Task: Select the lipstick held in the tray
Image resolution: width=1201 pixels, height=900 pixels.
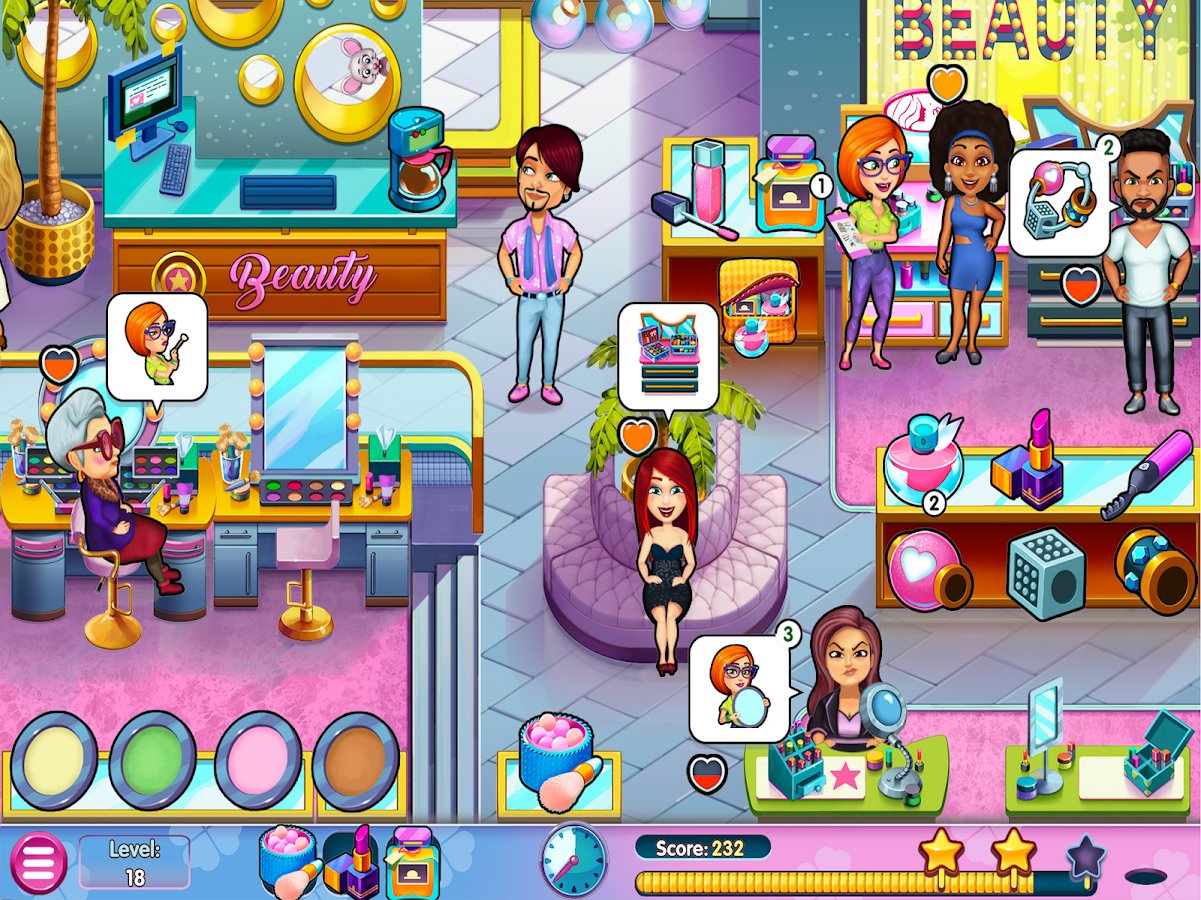Action: pos(353,862)
